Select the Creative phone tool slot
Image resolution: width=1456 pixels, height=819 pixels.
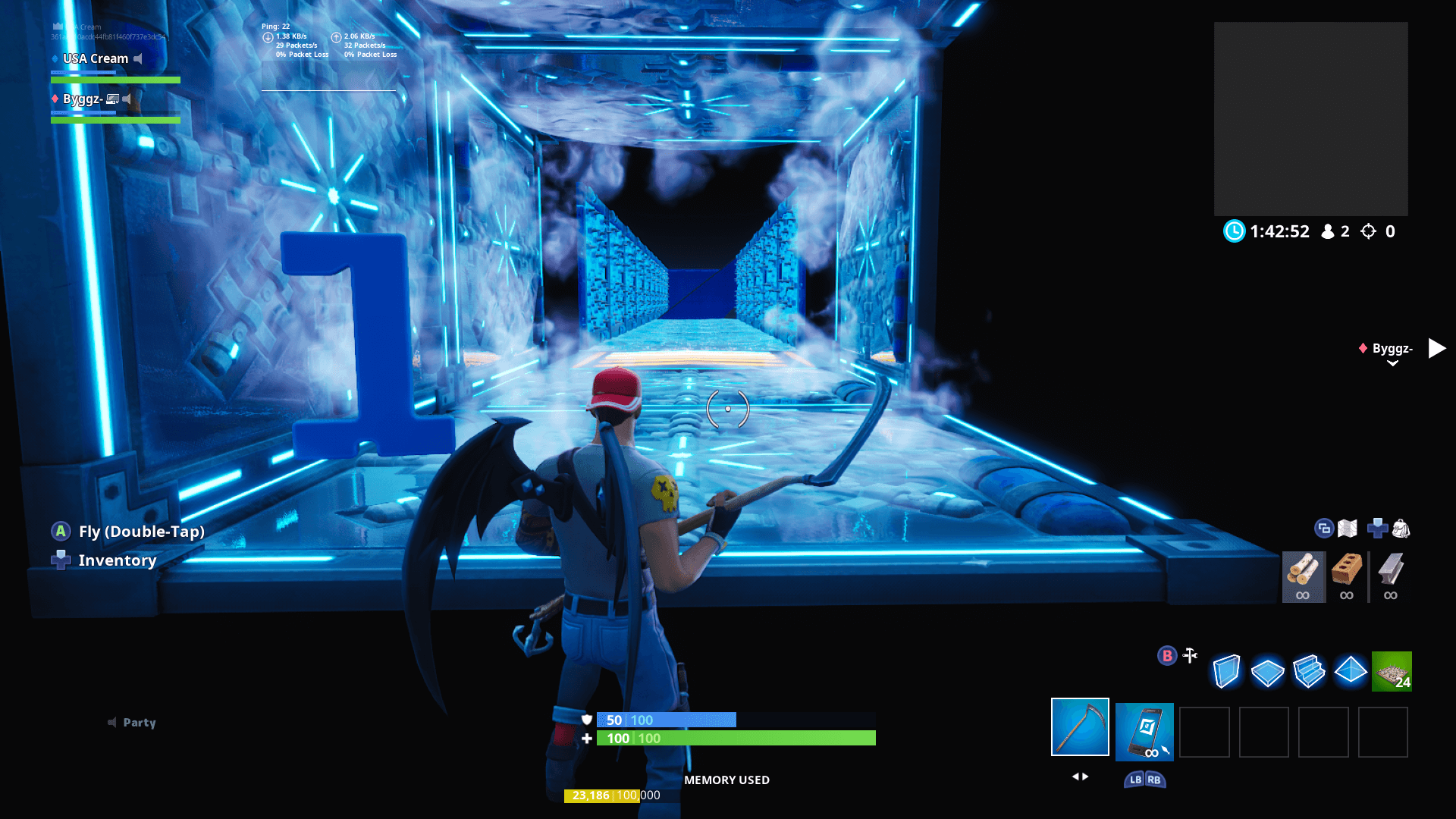point(1144,732)
